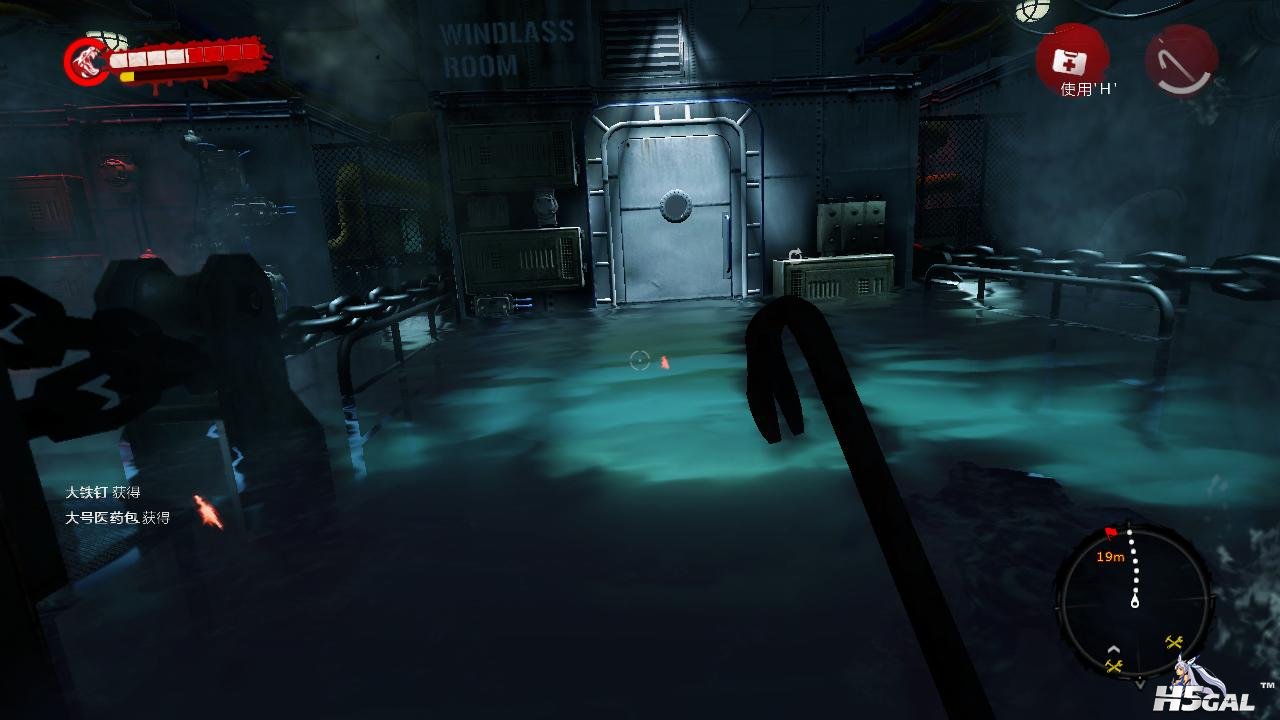
Task: Click the rage skull icon
Action: pos(87,62)
